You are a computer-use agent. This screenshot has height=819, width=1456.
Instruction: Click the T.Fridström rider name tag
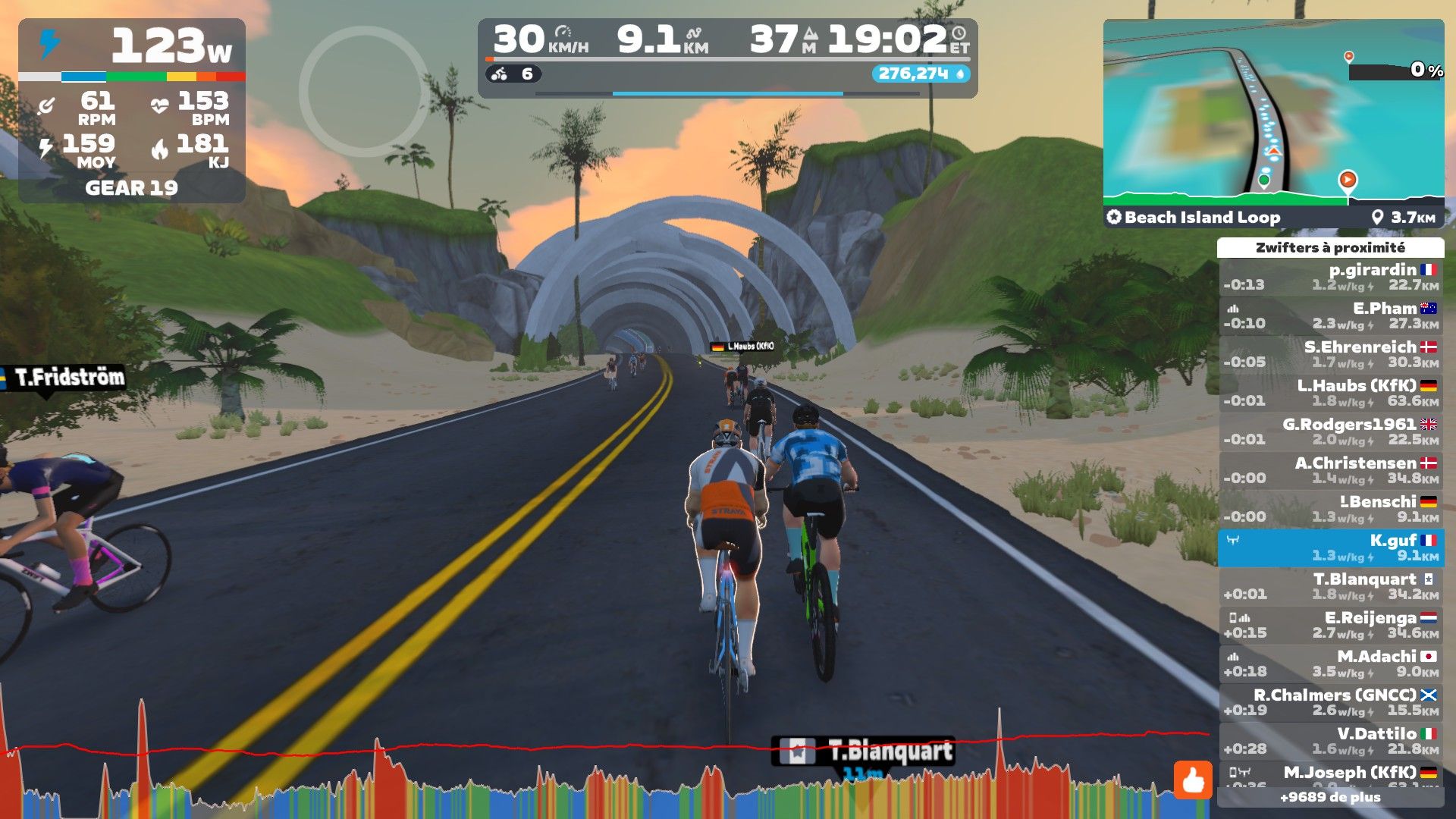tap(68, 377)
